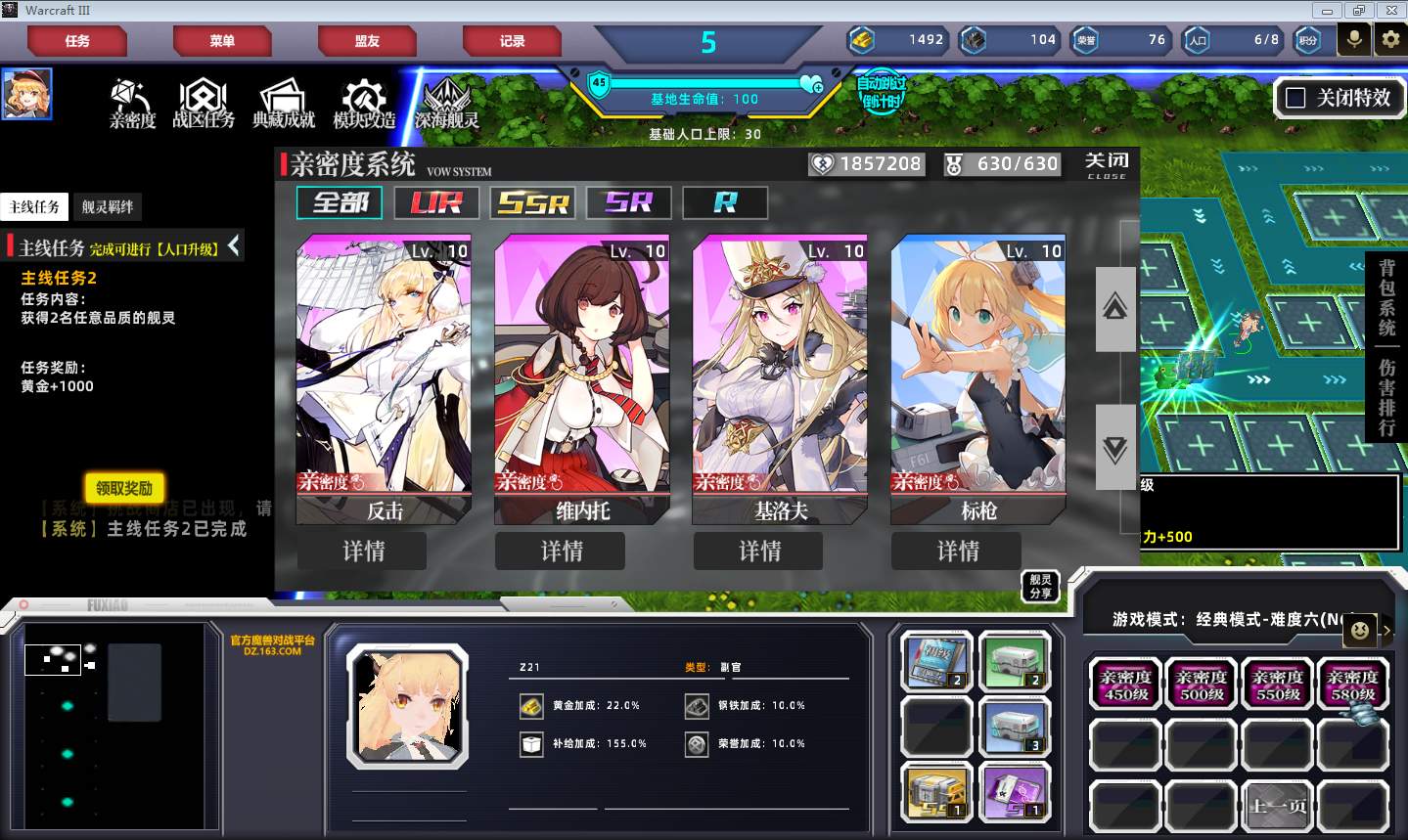View 详情 details for 反击
Screen dimensions: 1408x840
coord(363,552)
